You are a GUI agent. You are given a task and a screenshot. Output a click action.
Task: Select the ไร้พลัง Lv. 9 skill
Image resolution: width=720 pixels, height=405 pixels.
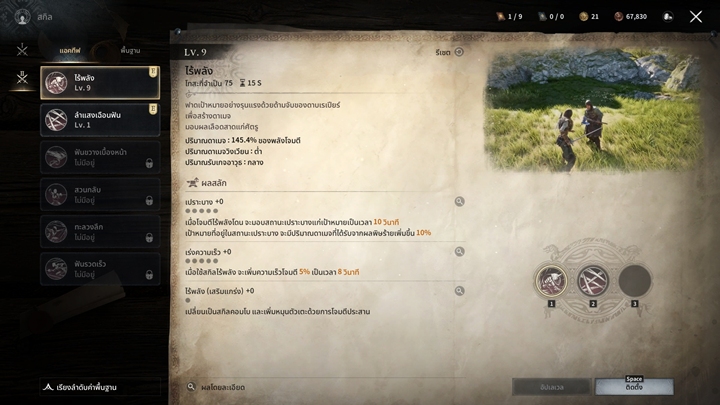point(100,83)
